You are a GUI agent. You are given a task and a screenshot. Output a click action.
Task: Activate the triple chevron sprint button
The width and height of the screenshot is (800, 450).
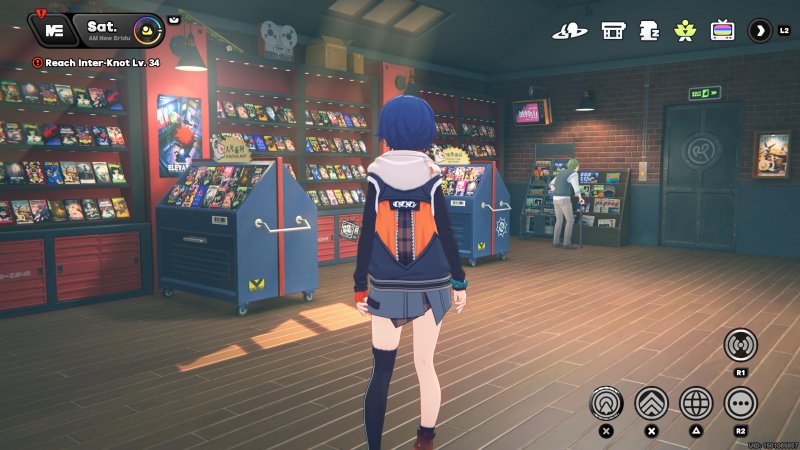click(651, 403)
